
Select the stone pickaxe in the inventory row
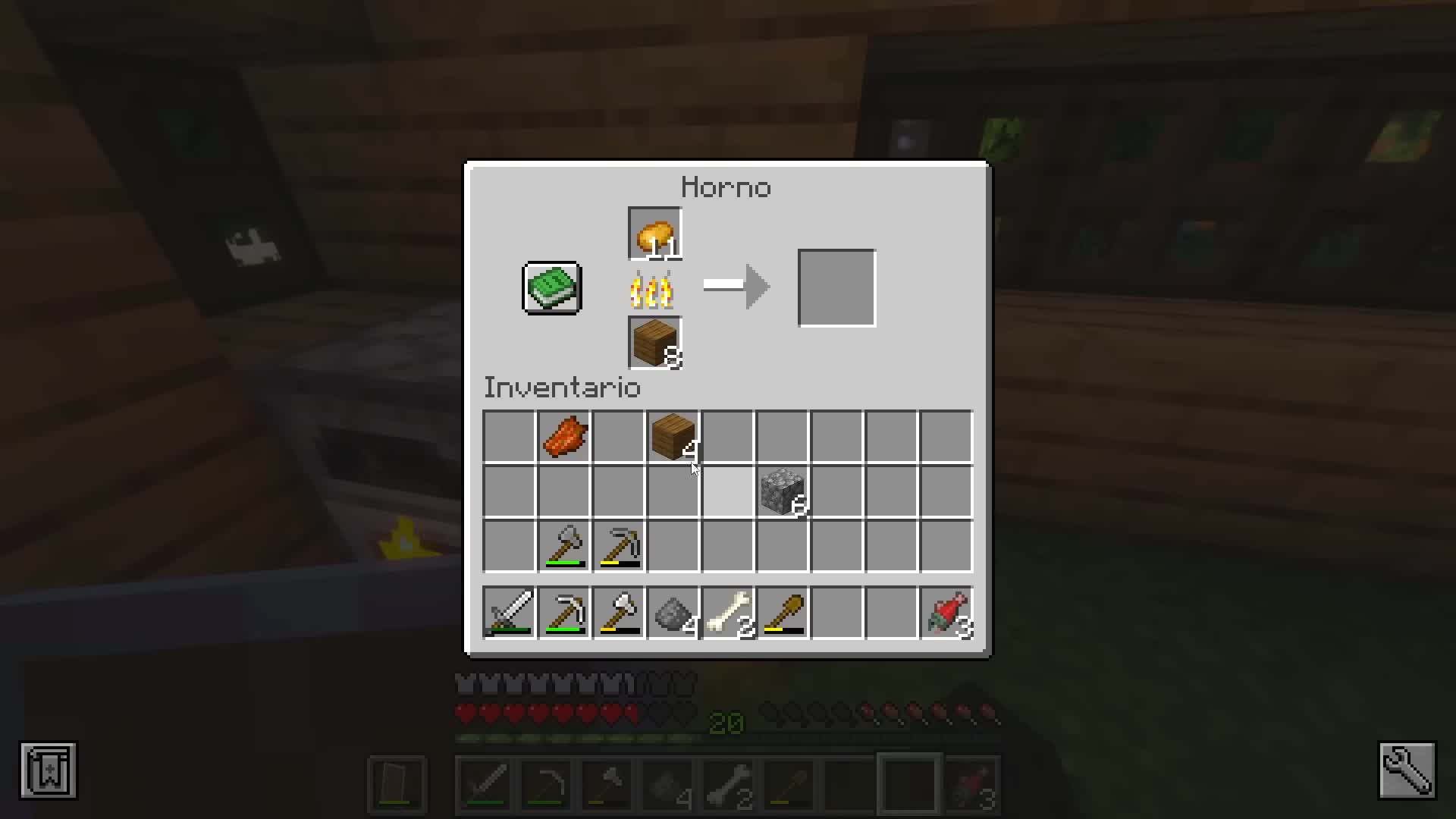(x=618, y=546)
